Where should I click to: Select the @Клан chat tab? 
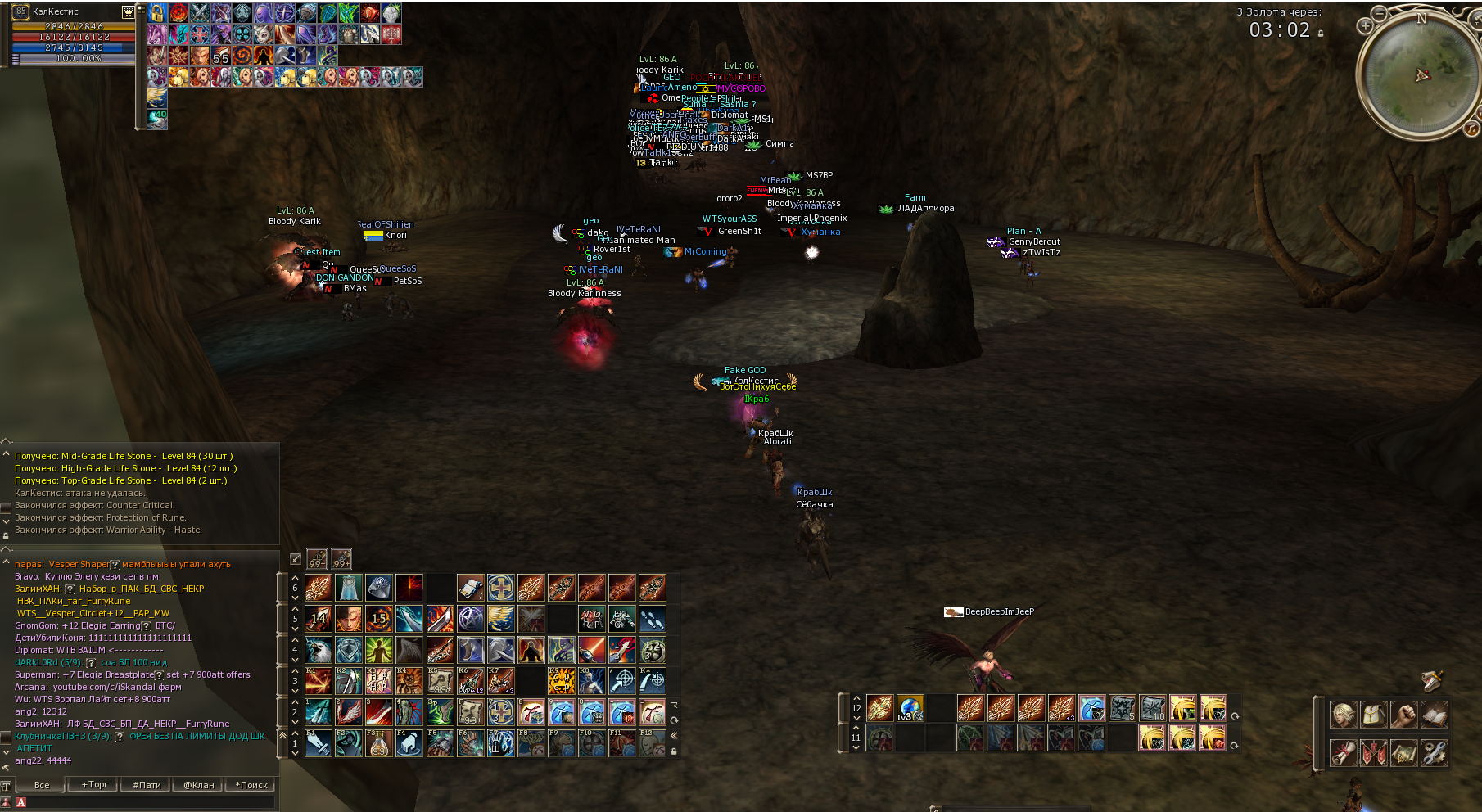pyautogui.click(x=199, y=785)
